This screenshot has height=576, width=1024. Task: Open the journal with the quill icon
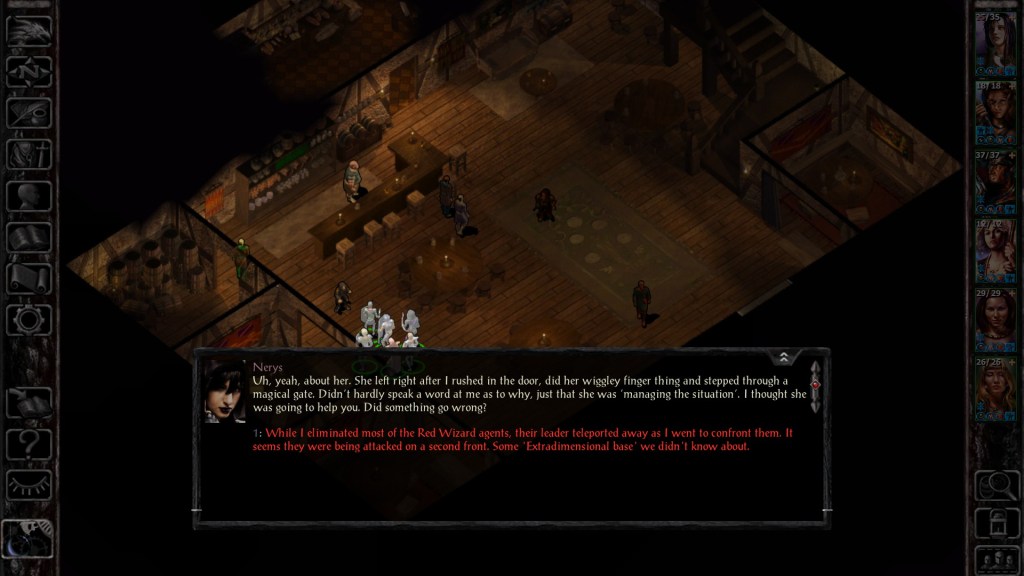29,112
